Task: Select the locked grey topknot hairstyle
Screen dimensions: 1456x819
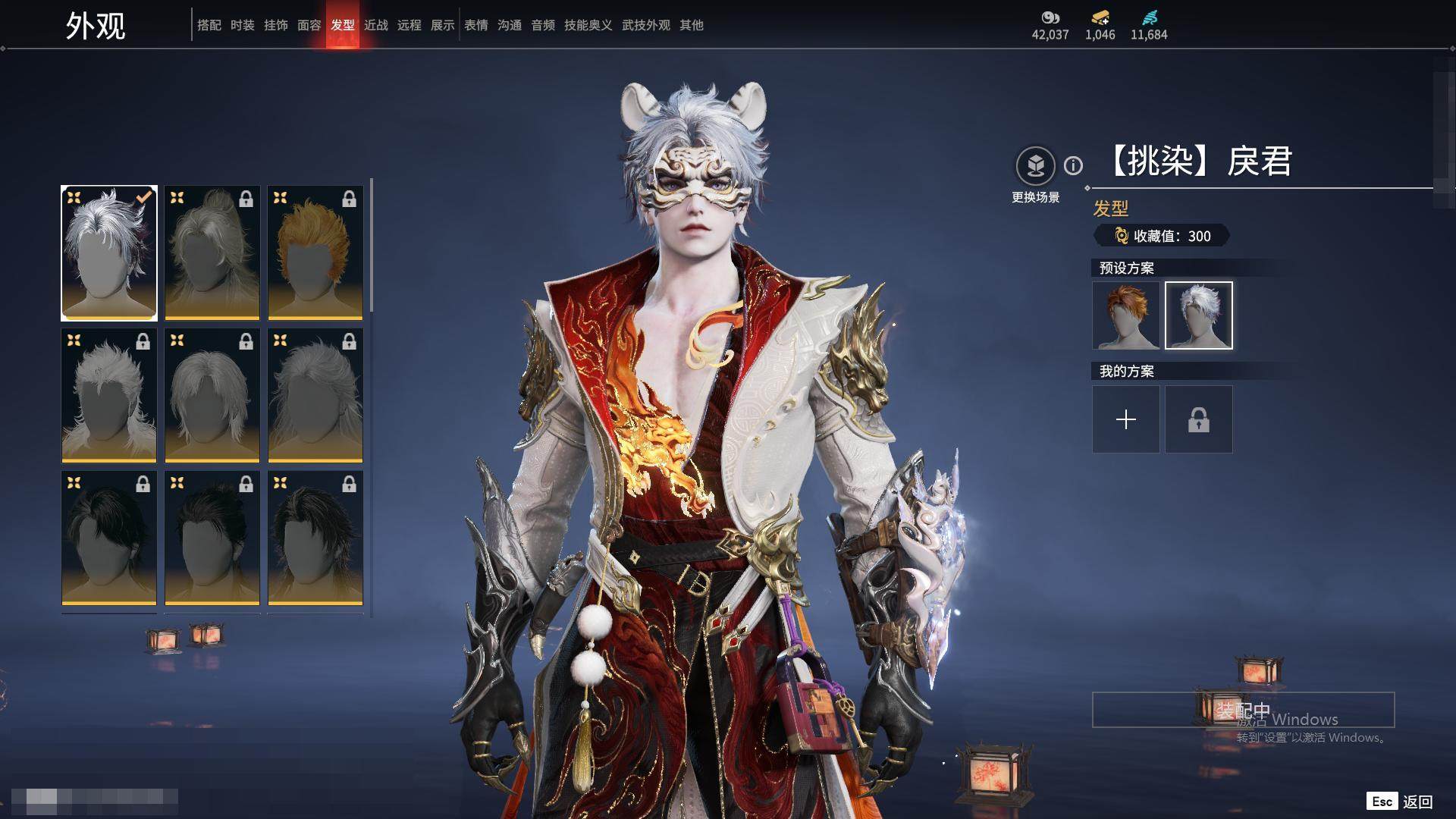Action: pyautogui.click(x=212, y=253)
